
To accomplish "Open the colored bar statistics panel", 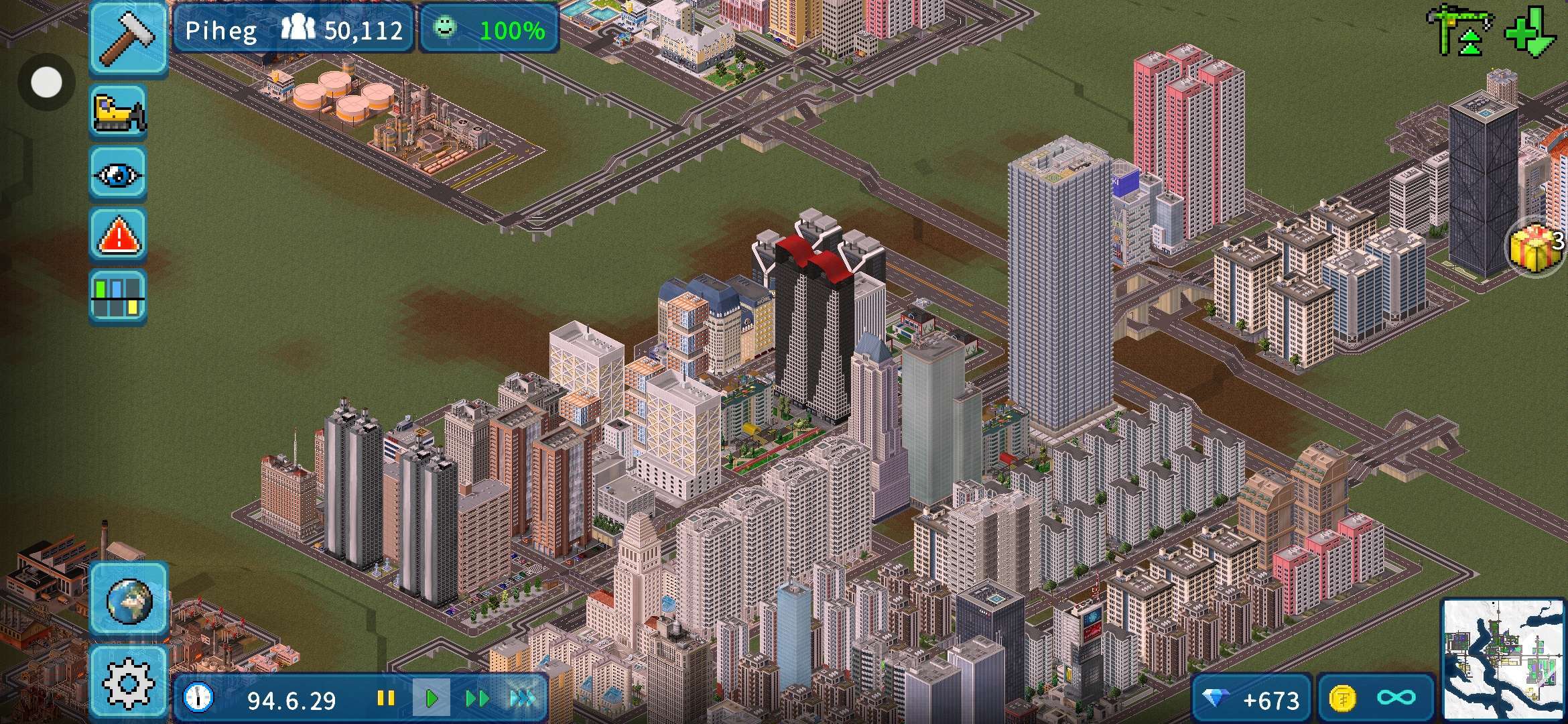I will (118, 297).
